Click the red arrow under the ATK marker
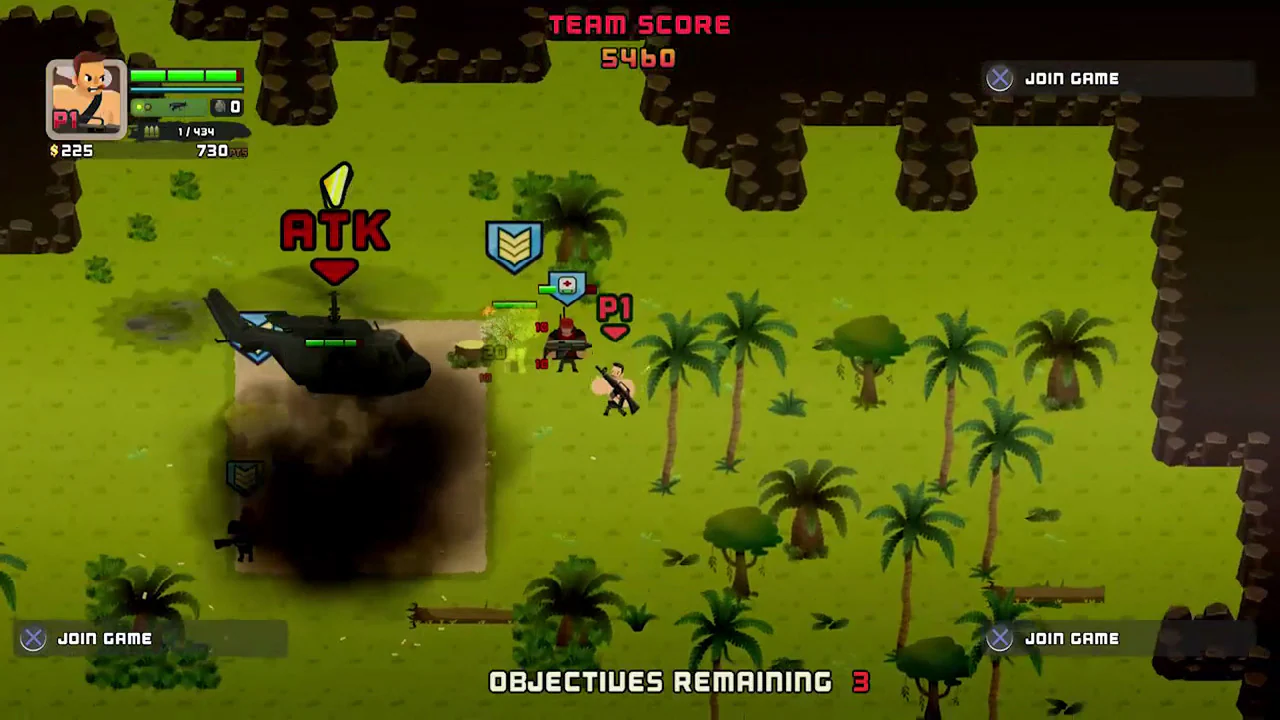 pos(335,272)
